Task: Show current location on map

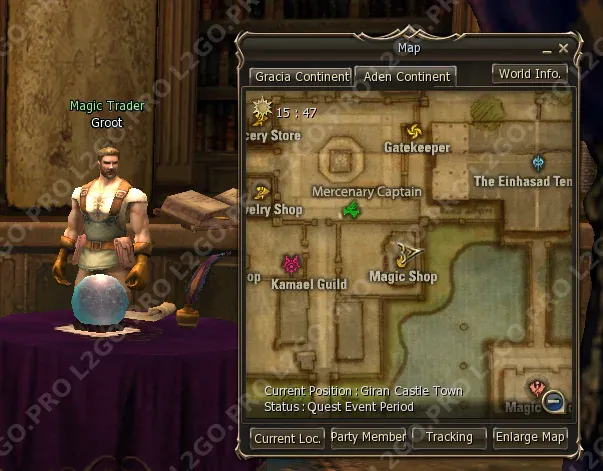Action: [287, 437]
